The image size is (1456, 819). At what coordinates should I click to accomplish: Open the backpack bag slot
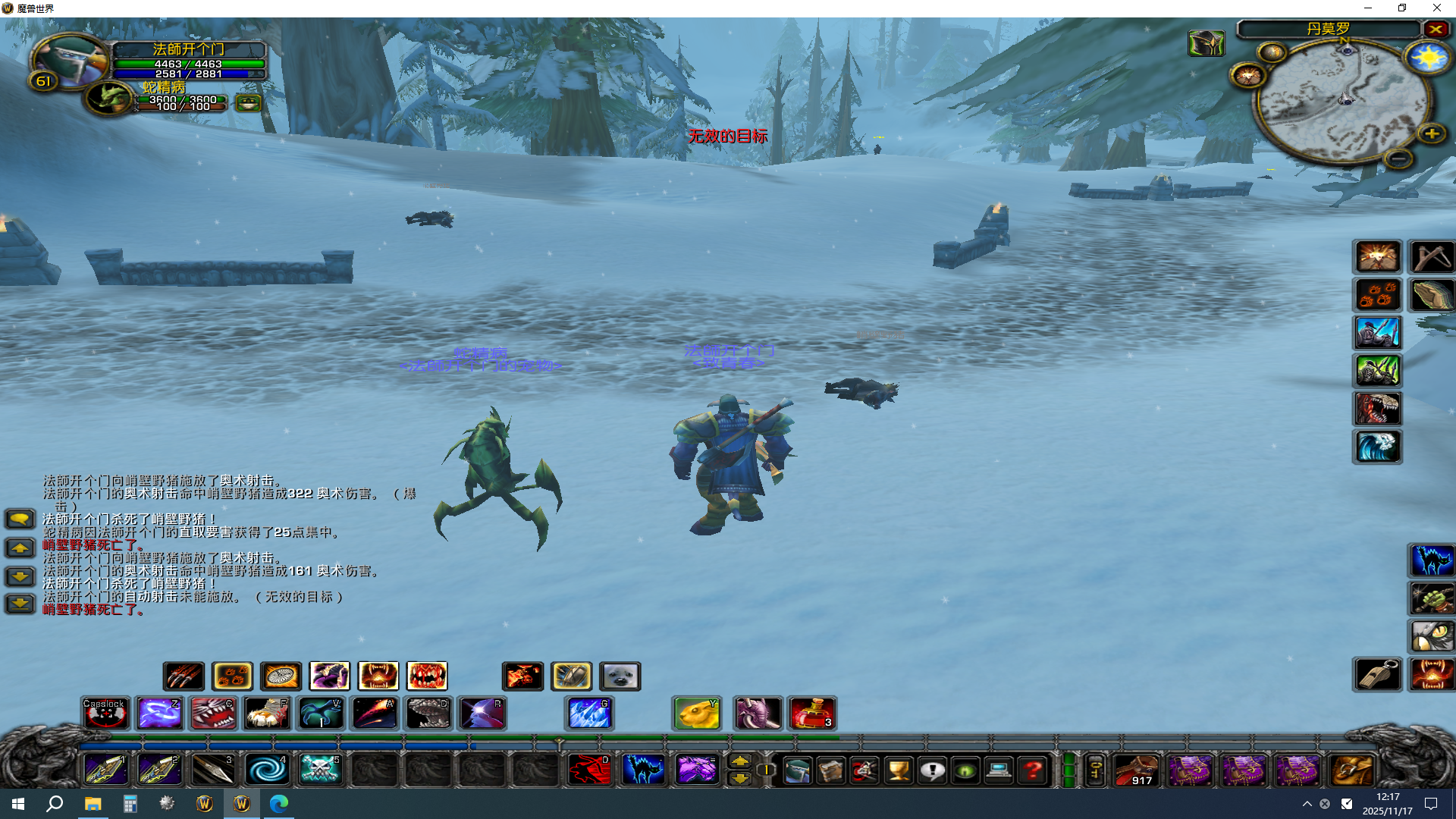[1352, 771]
